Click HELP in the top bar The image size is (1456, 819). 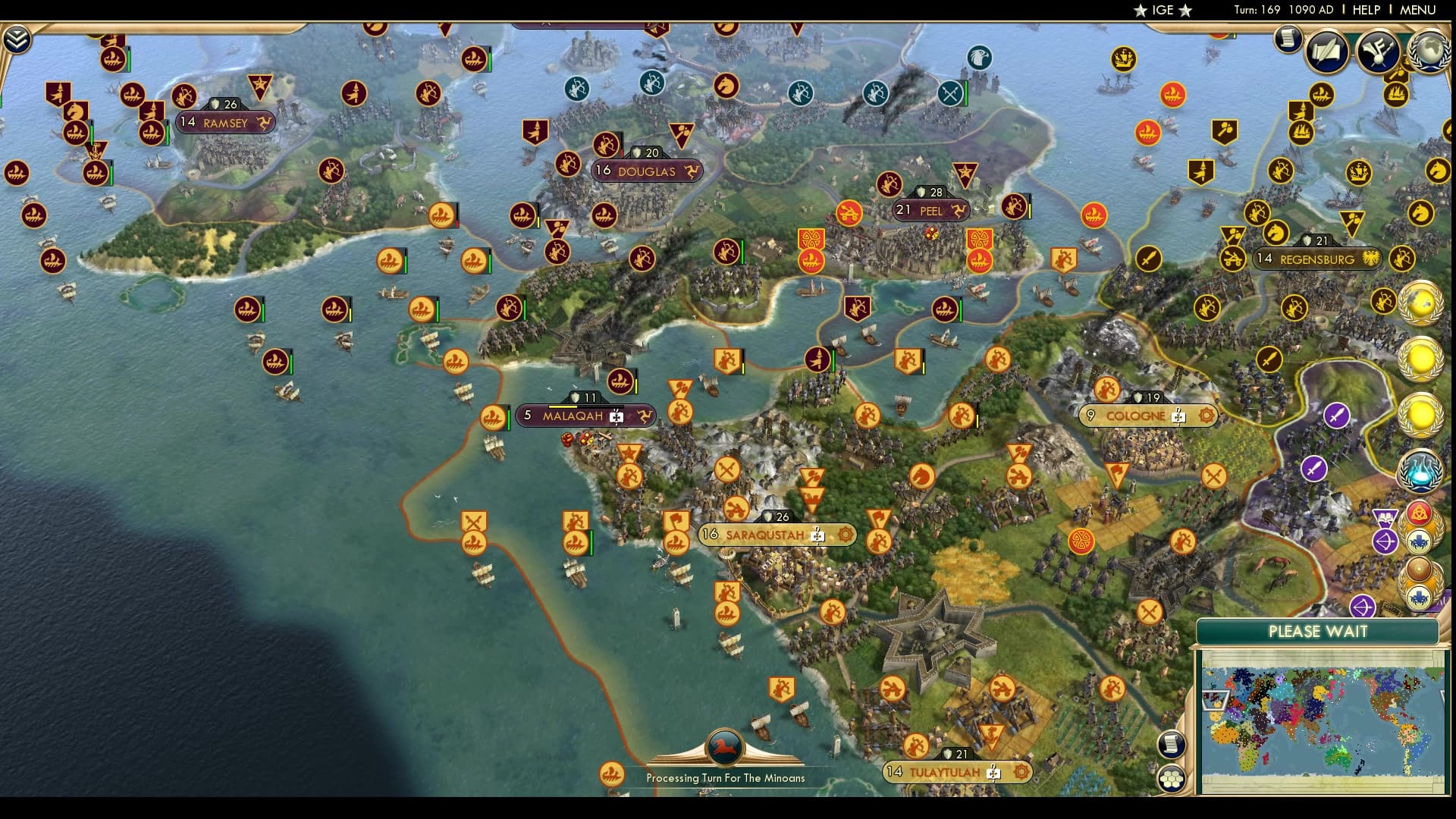pyautogui.click(x=1365, y=11)
